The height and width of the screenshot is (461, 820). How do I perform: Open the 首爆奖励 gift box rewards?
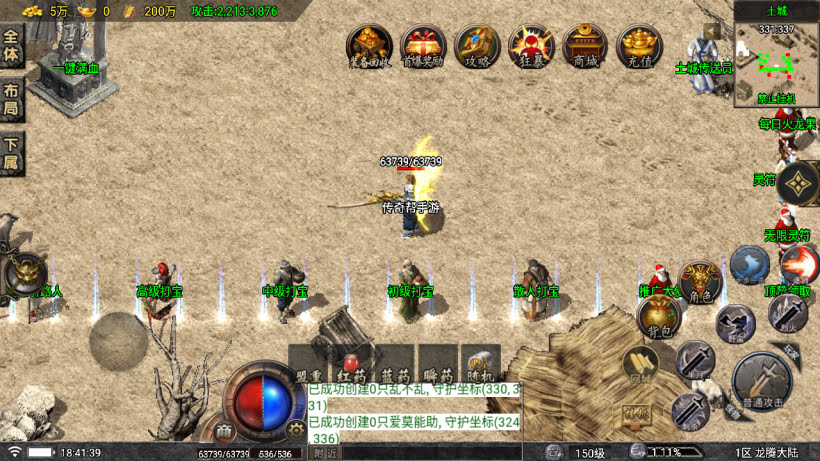click(x=423, y=45)
